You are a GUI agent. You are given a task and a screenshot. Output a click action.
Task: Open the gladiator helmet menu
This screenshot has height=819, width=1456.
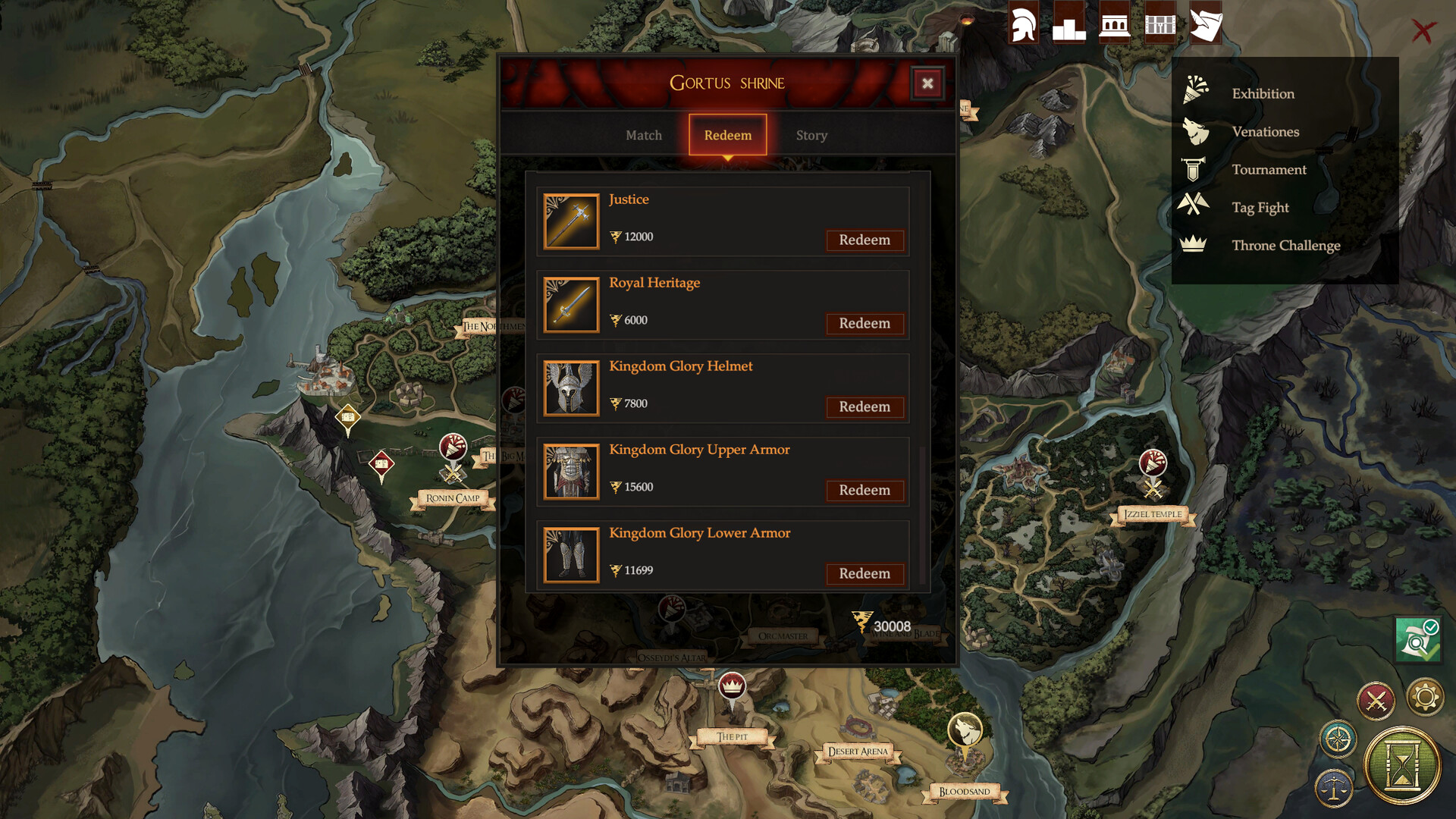coord(1023,24)
